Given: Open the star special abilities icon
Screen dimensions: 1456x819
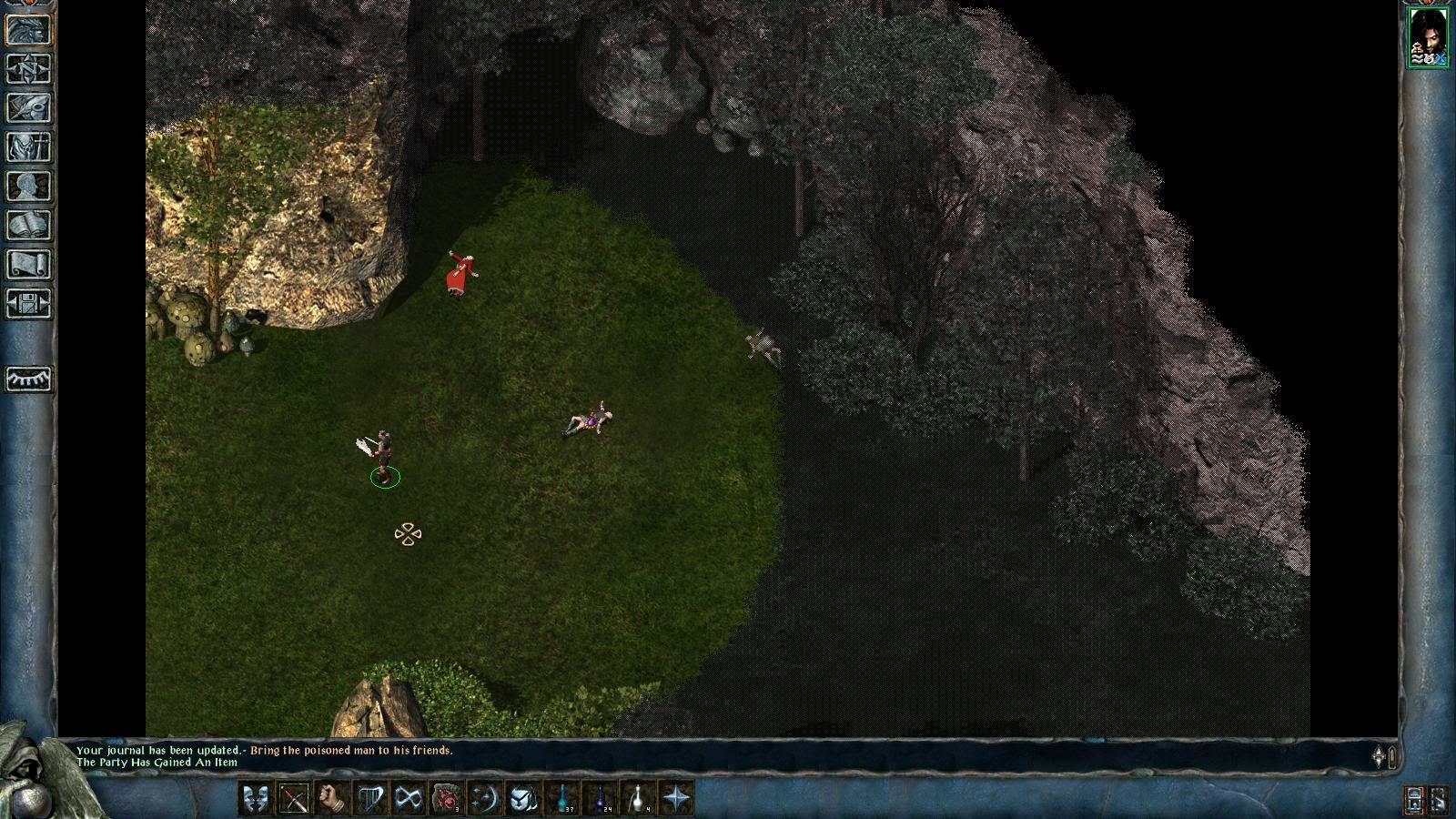Looking at the screenshot, I should coord(677,799).
